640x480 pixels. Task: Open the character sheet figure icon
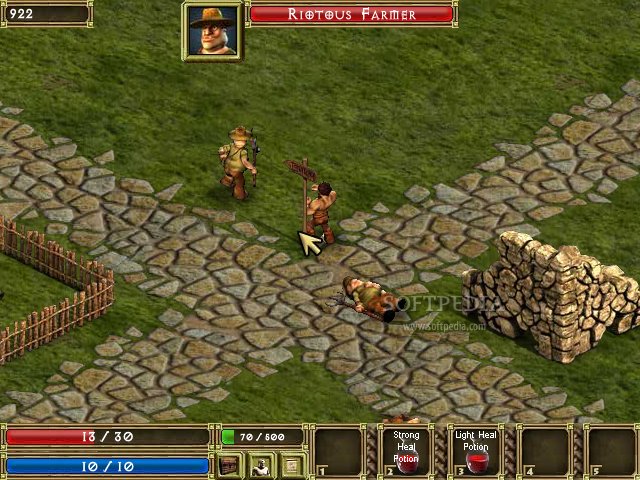261,465
